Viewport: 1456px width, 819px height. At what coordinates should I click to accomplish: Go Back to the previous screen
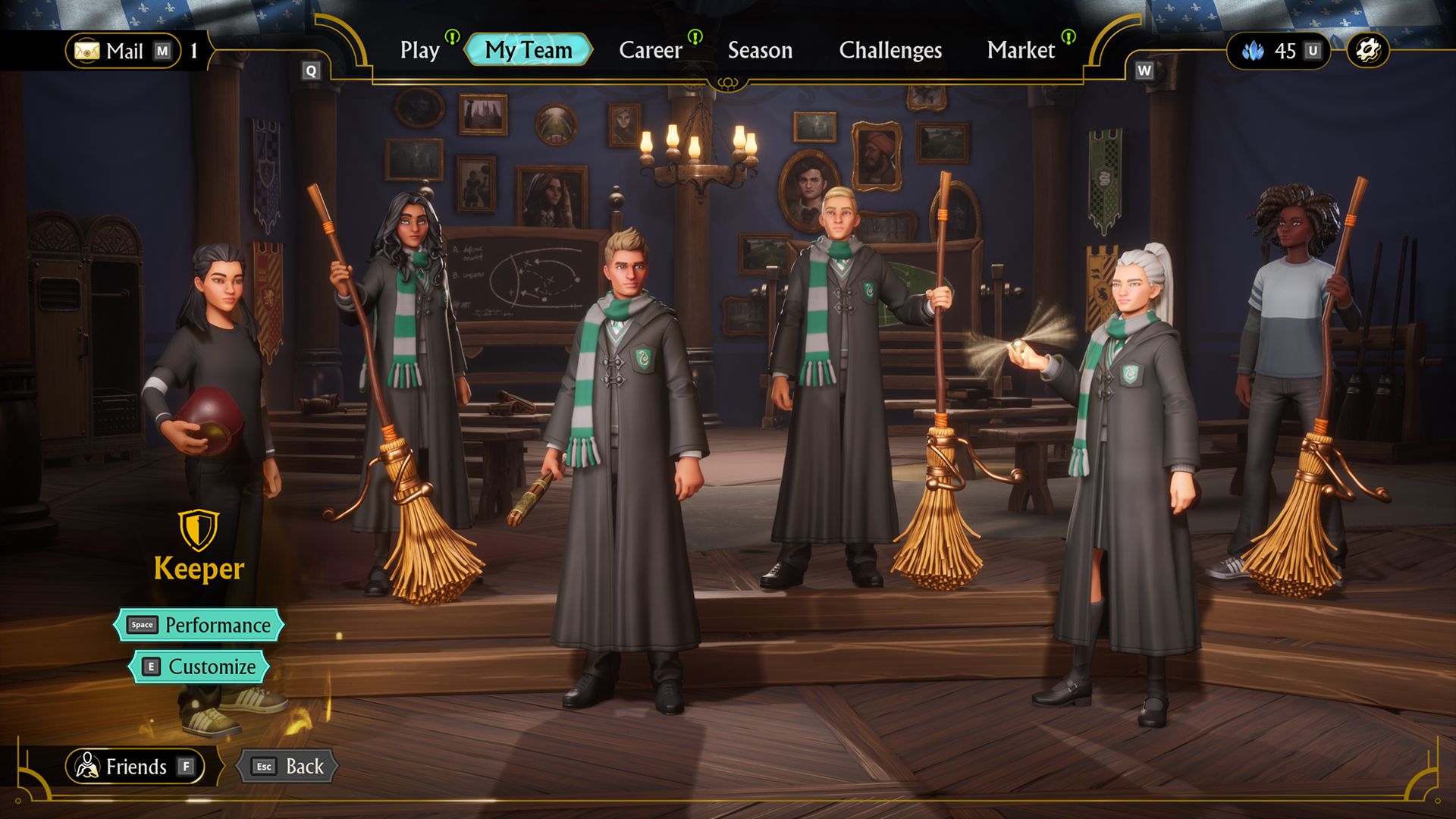point(288,767)
